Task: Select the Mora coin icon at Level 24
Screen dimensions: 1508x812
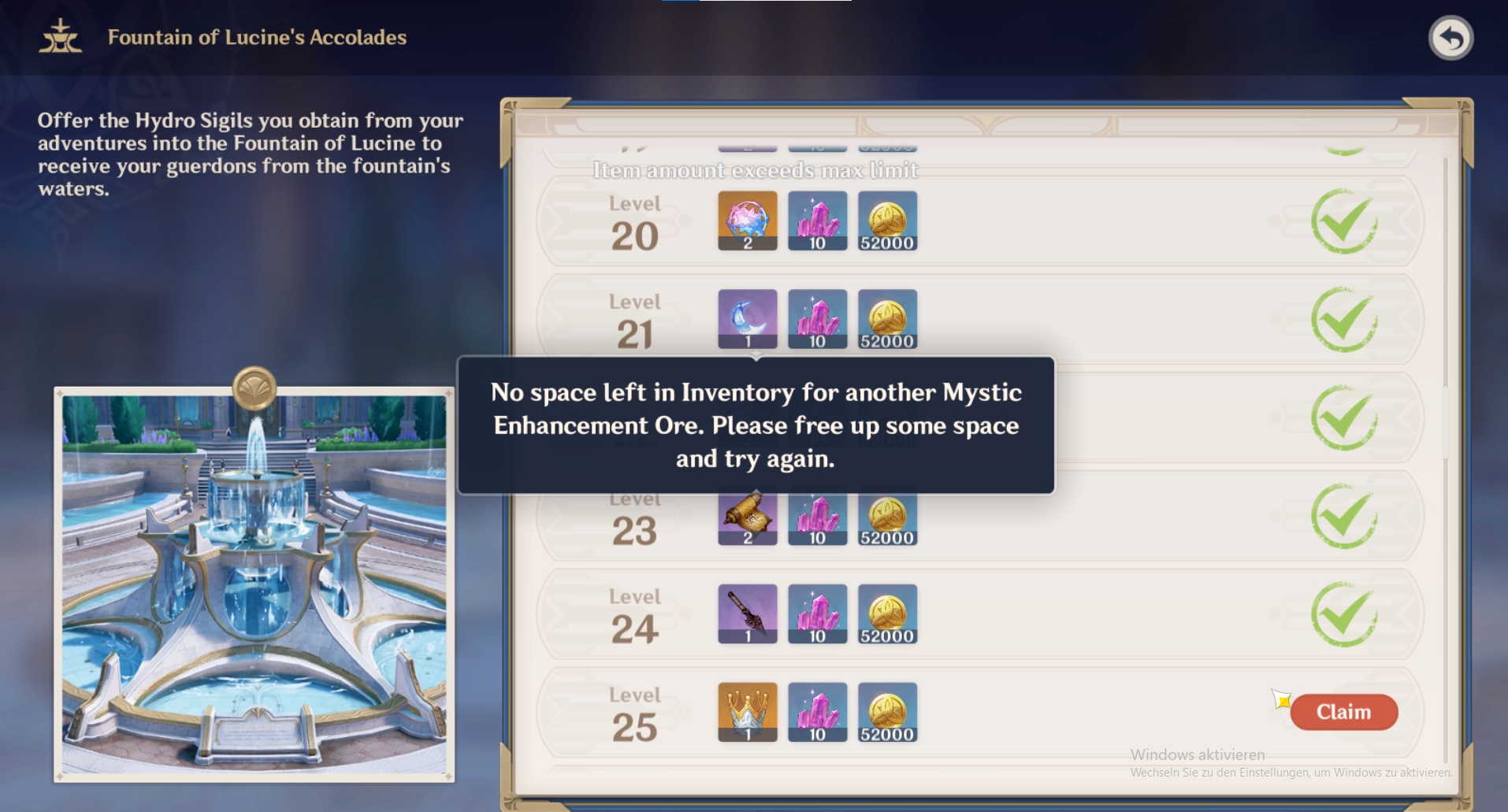Action: [888, 614]
